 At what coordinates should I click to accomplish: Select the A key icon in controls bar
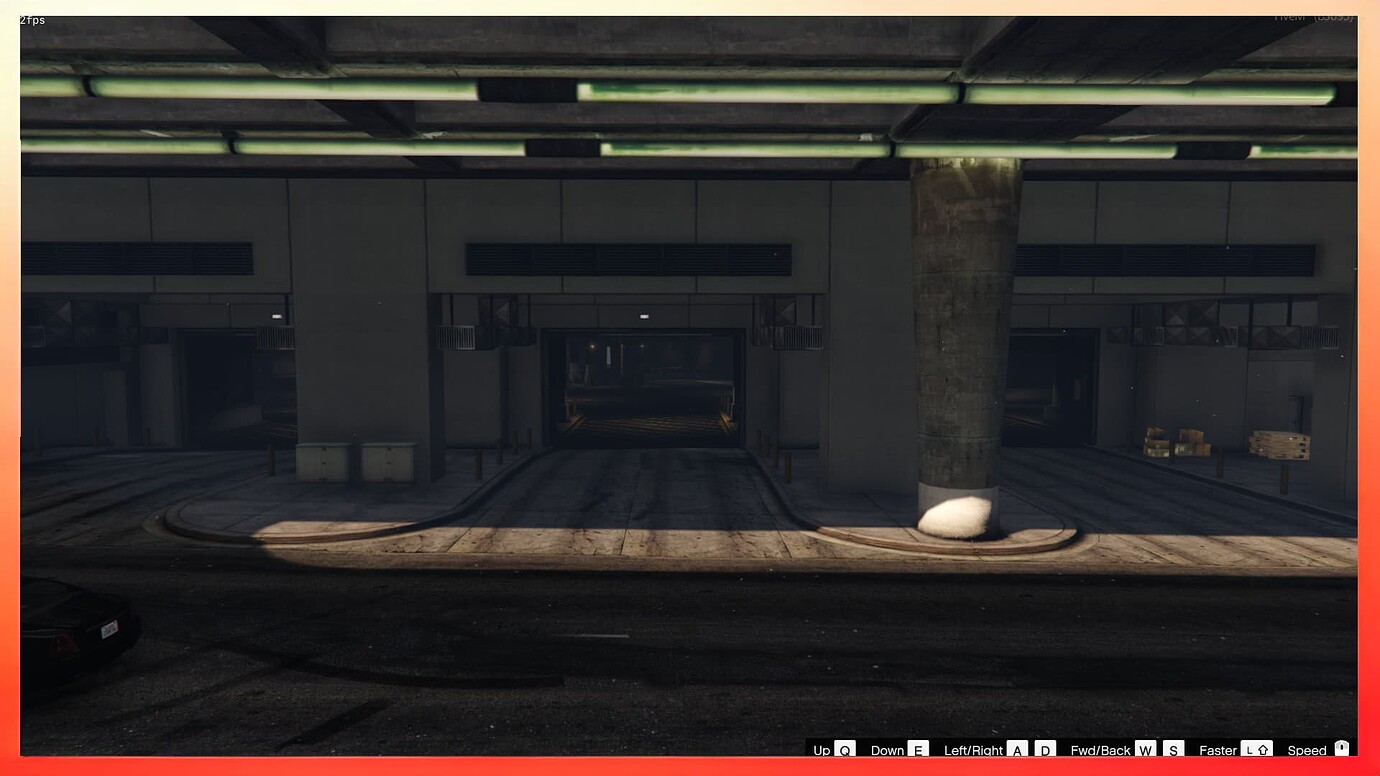pyautogui.click(x=1016, y=750)
